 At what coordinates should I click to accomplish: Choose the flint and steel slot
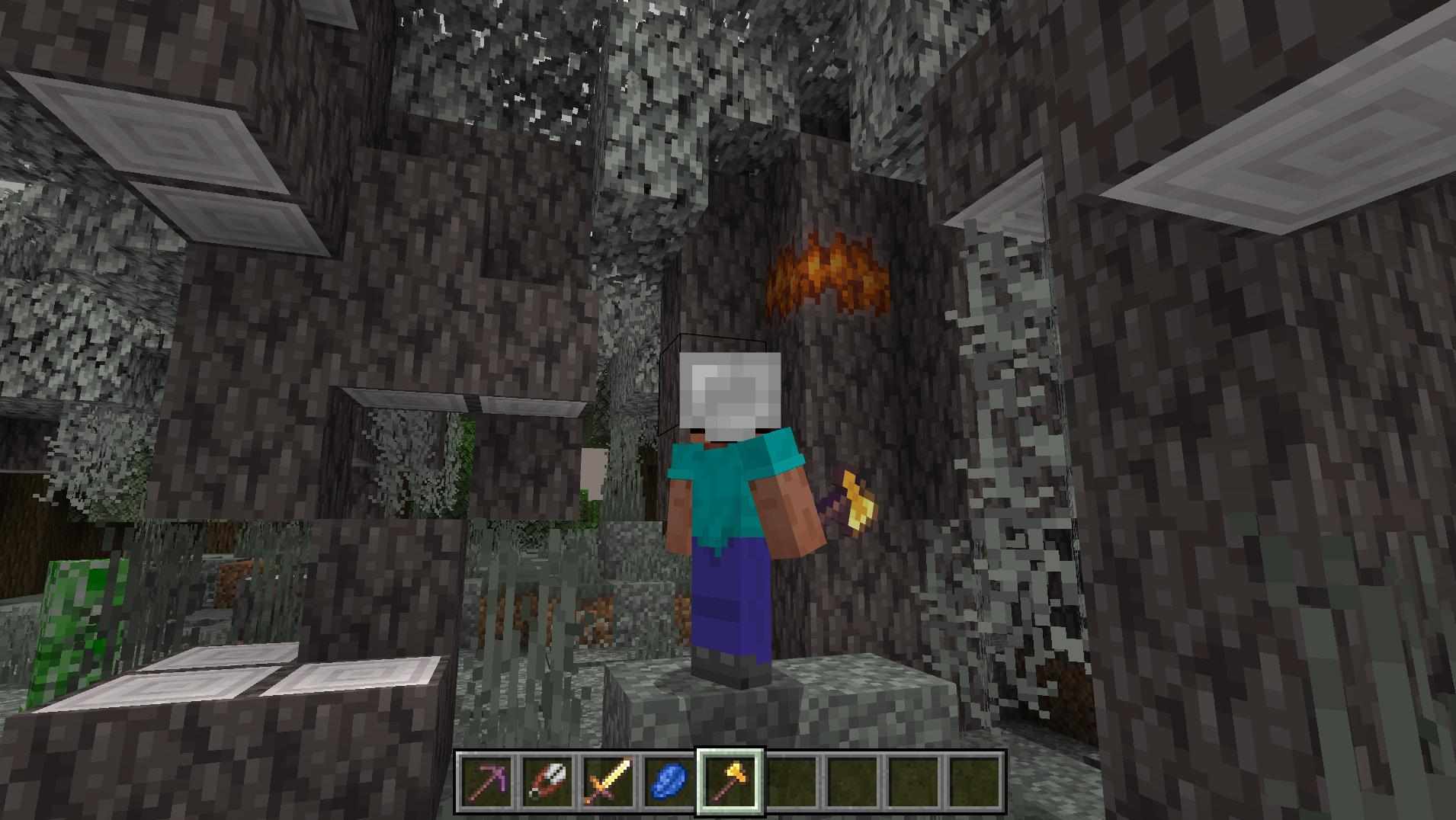547,783
